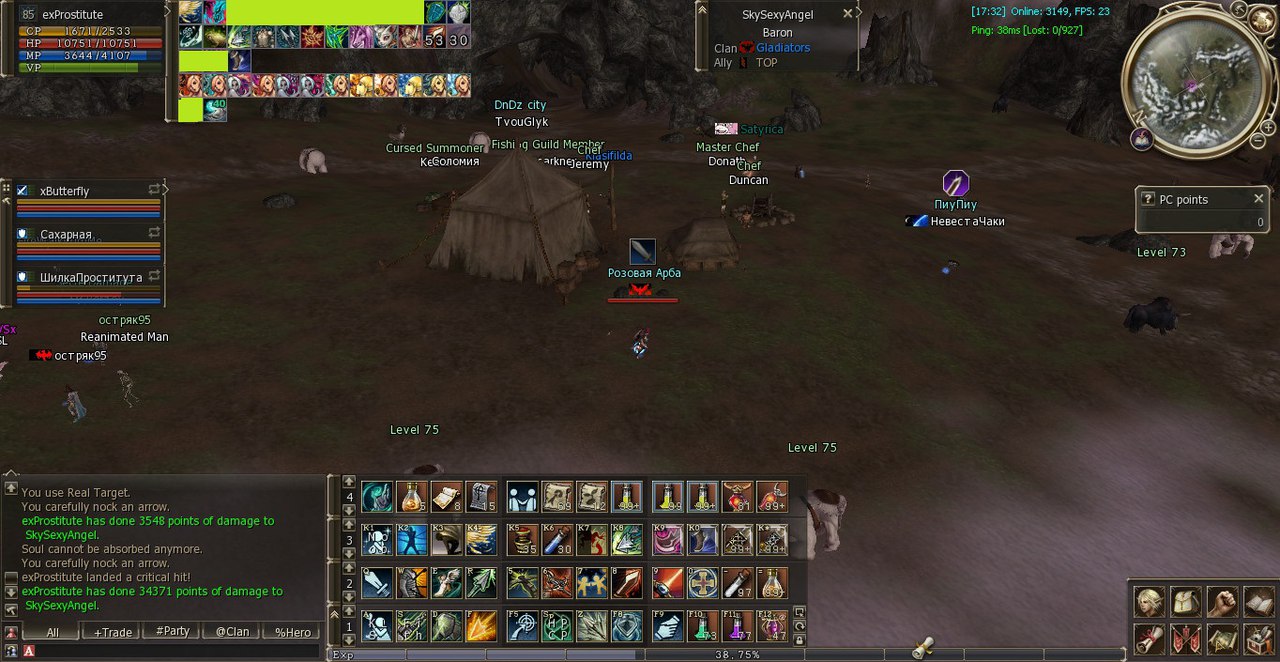Open the actions fist icon
Screen dimensions: 1280x662
click(1222, 601)
